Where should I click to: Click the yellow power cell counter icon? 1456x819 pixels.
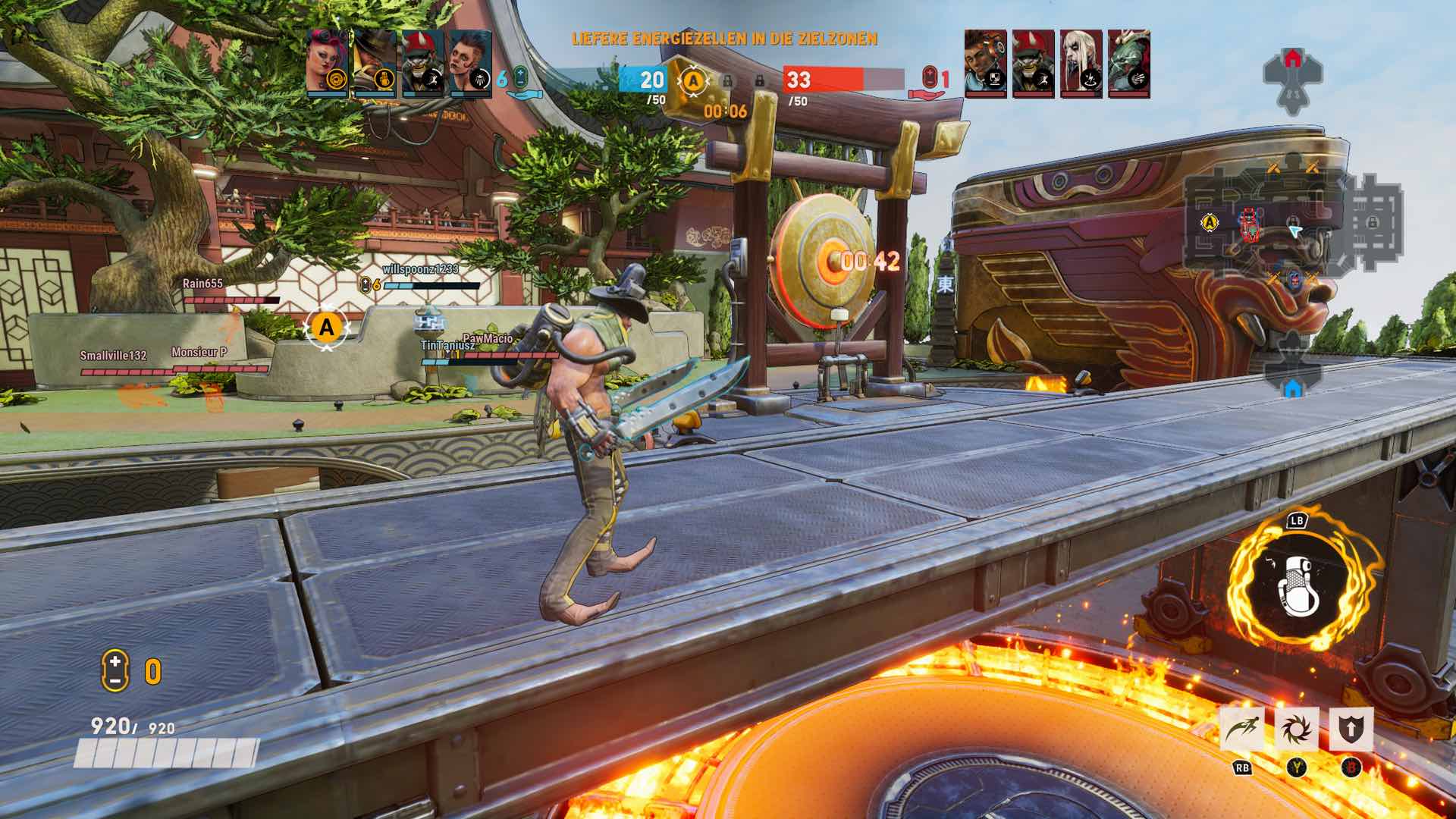[115, 671]
